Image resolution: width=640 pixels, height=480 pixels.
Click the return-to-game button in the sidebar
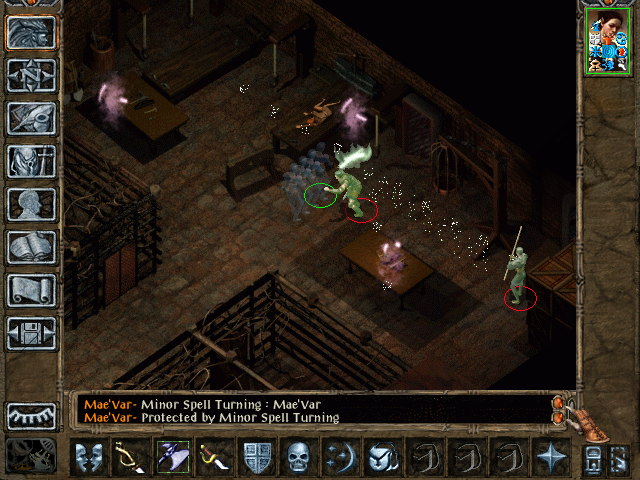(x=31, y=33)
